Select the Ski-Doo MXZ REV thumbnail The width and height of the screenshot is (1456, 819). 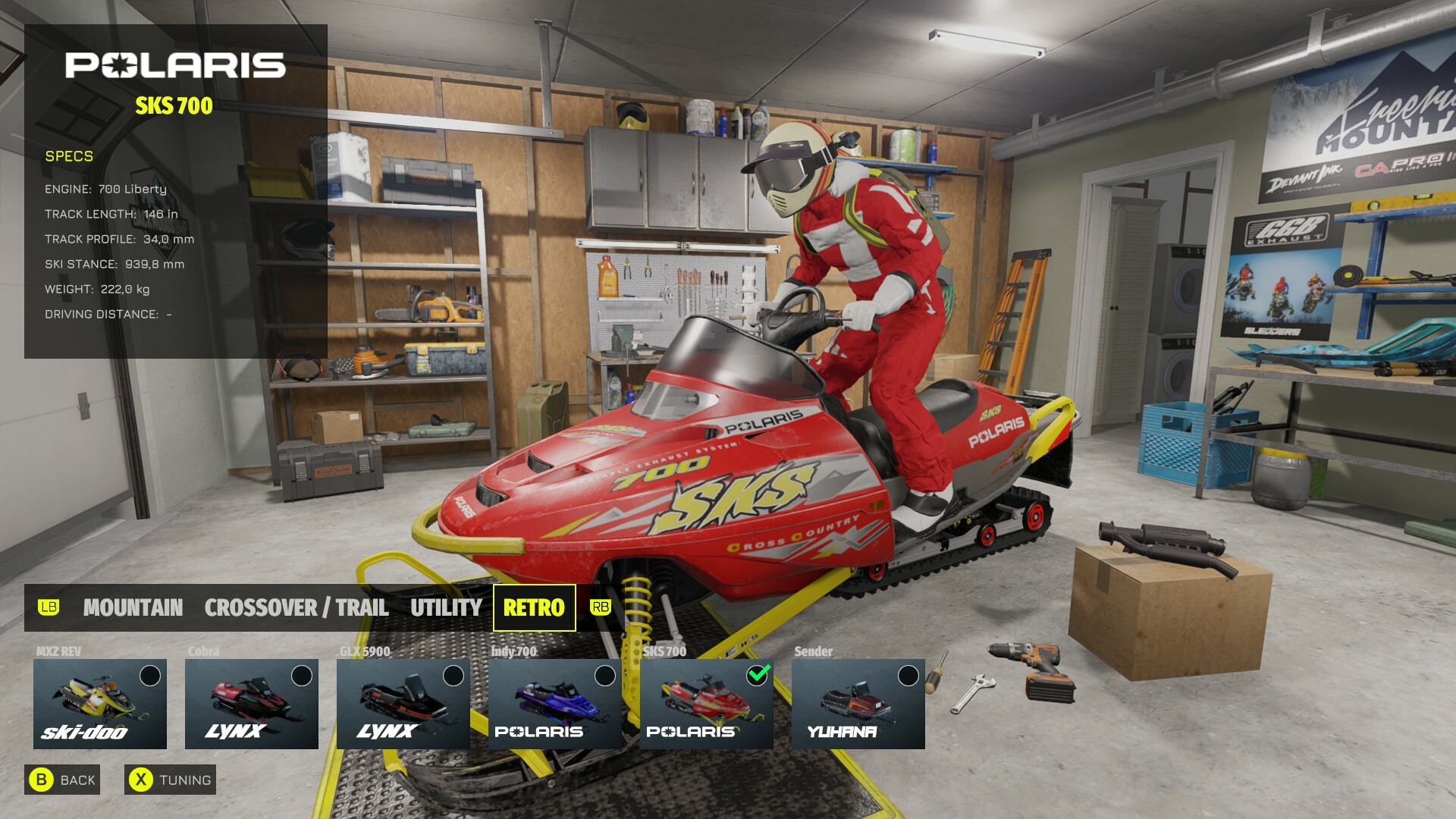pos(100,704)
